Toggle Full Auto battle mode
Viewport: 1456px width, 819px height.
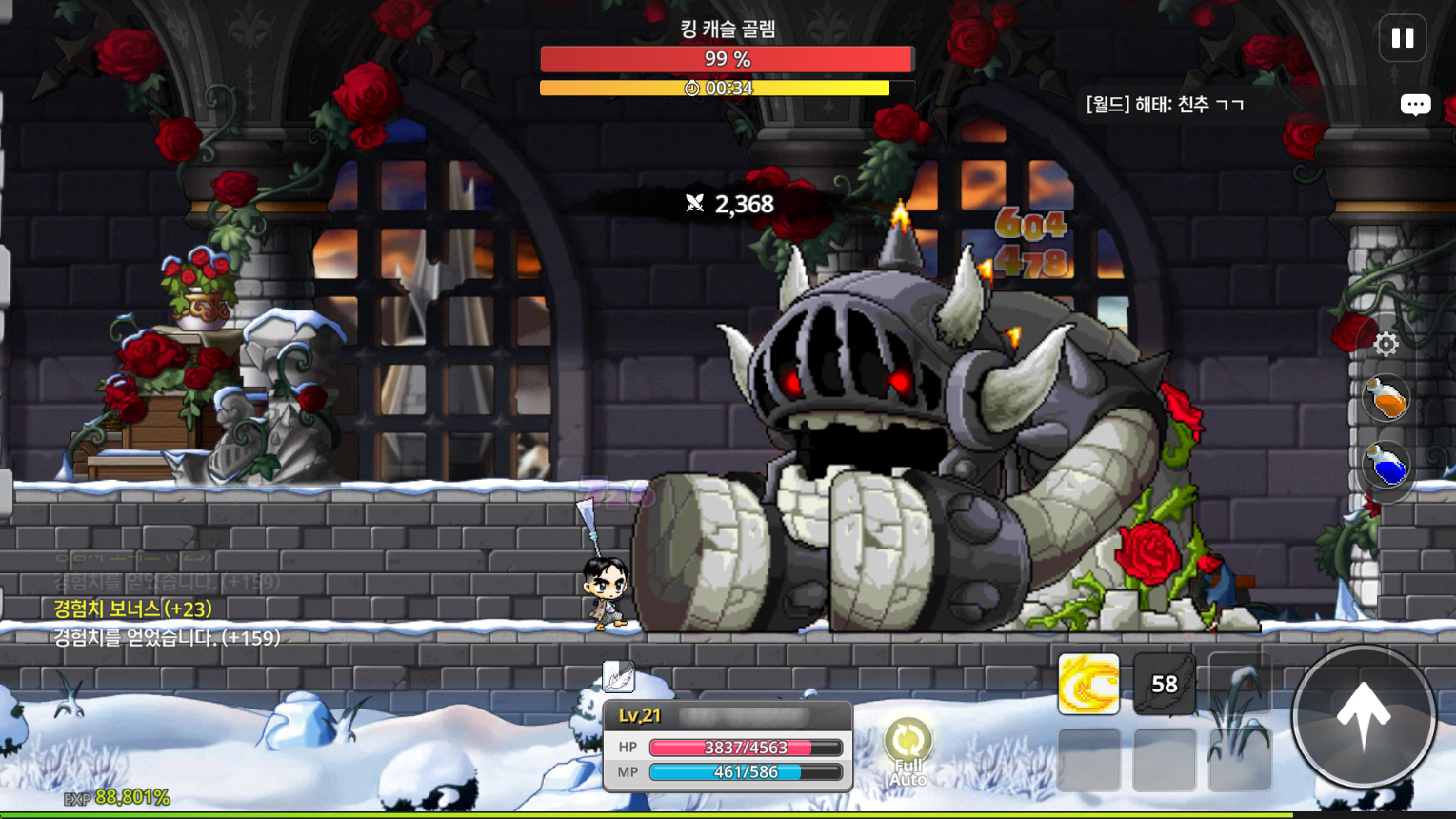(908, 752)
